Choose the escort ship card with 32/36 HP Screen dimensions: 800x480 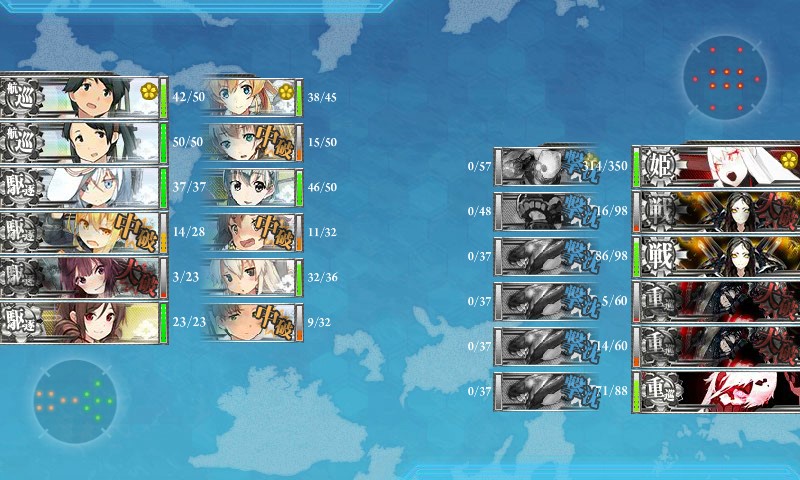250,277
